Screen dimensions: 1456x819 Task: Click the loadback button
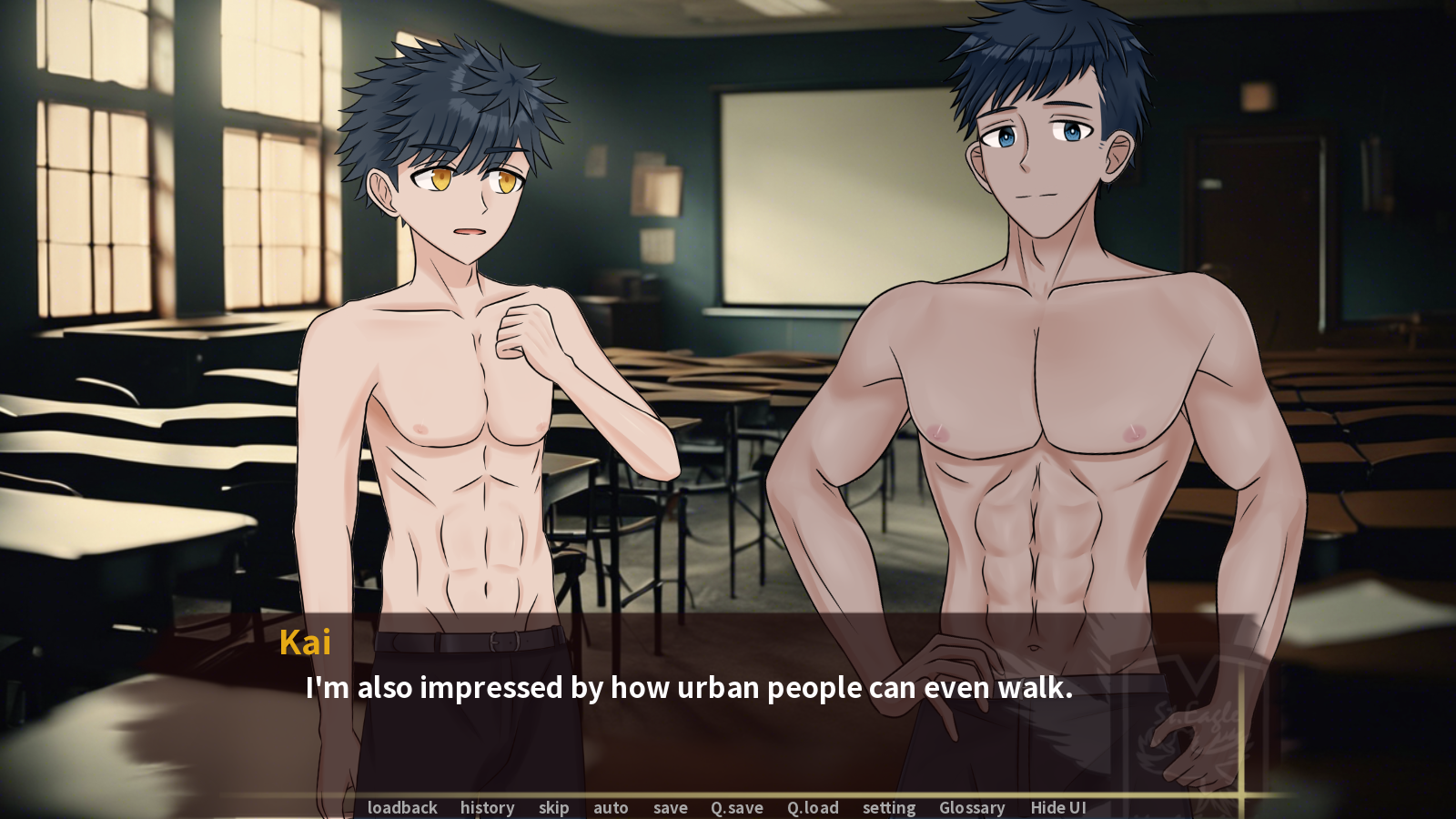click(x=402, y=807)
